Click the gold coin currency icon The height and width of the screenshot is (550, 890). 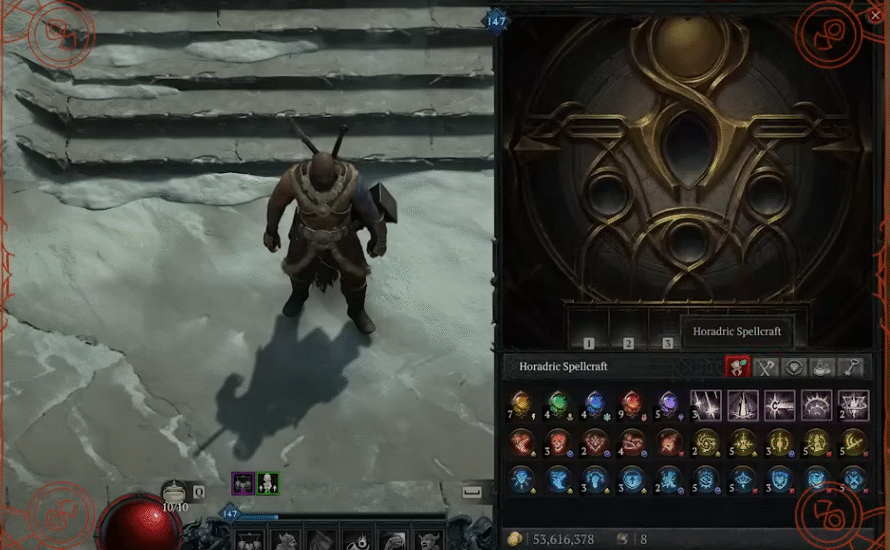[x=515, y=539]
